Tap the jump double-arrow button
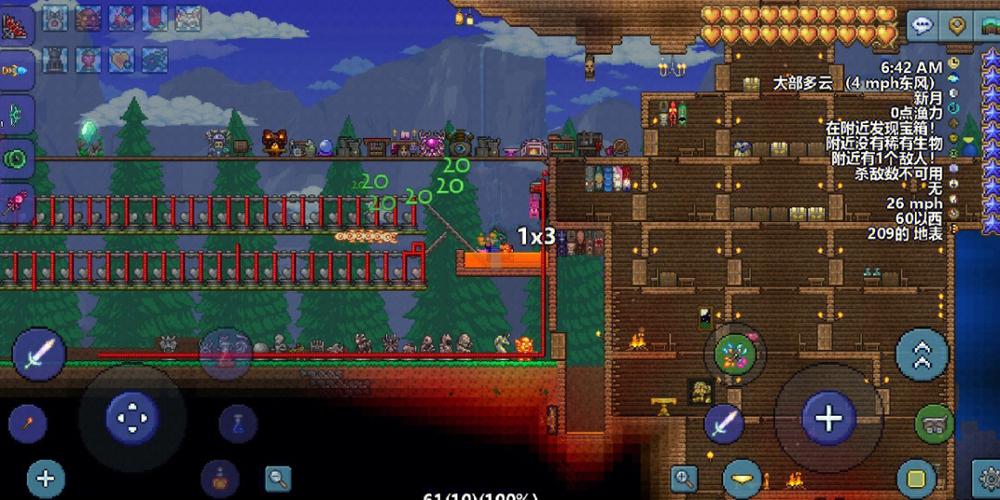 tap(921, 352)
